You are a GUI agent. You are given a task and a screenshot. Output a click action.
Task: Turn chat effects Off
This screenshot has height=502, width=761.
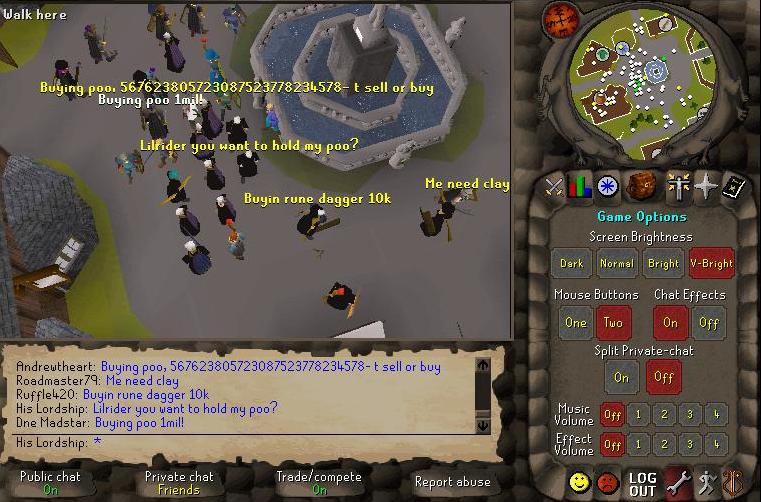pyautogui.click(x=708, y=322)
